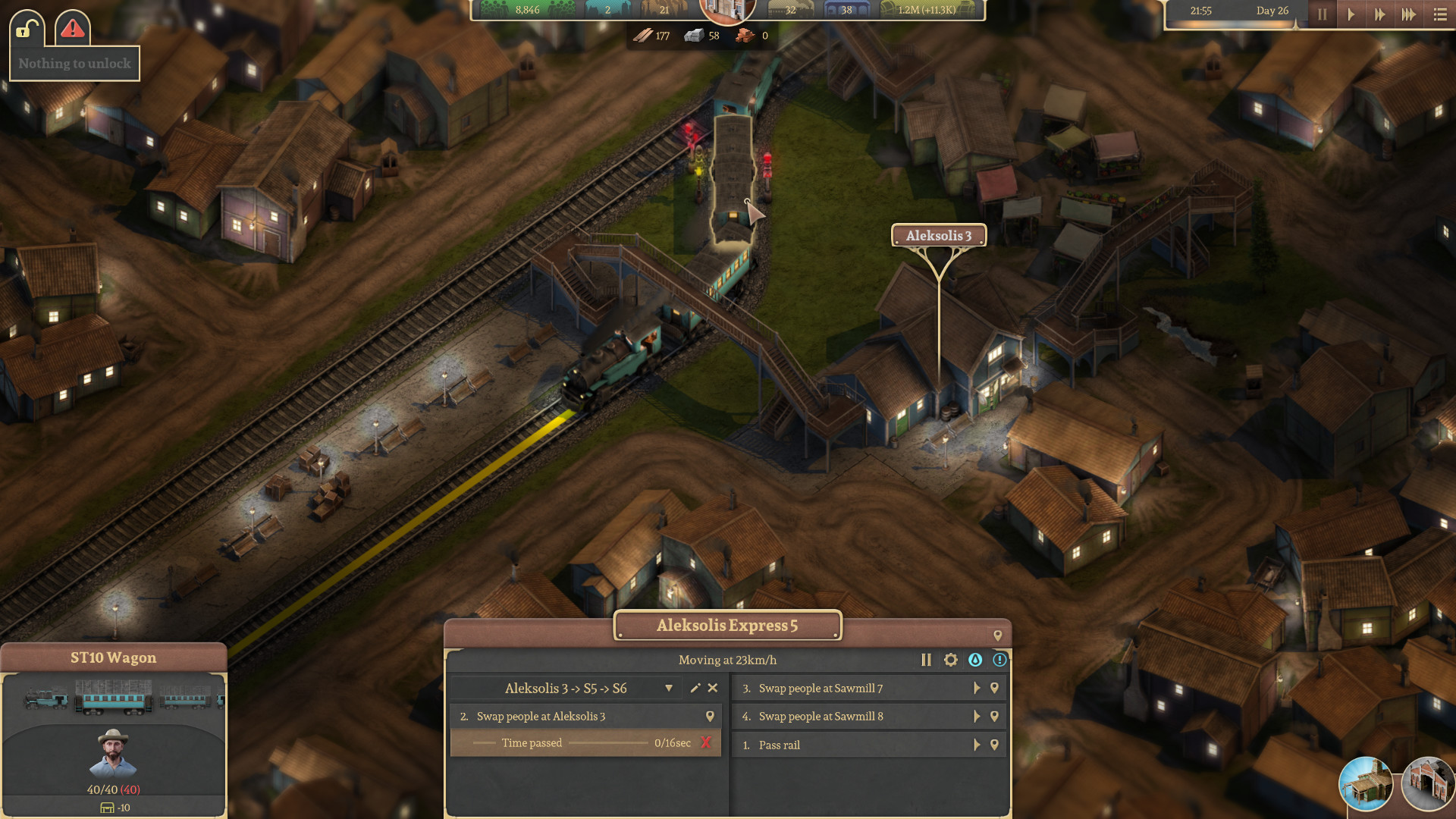Screen dimensions: 1456x819
Task: Locate Sawmill 8 stop on map
Action: (994, 717)
